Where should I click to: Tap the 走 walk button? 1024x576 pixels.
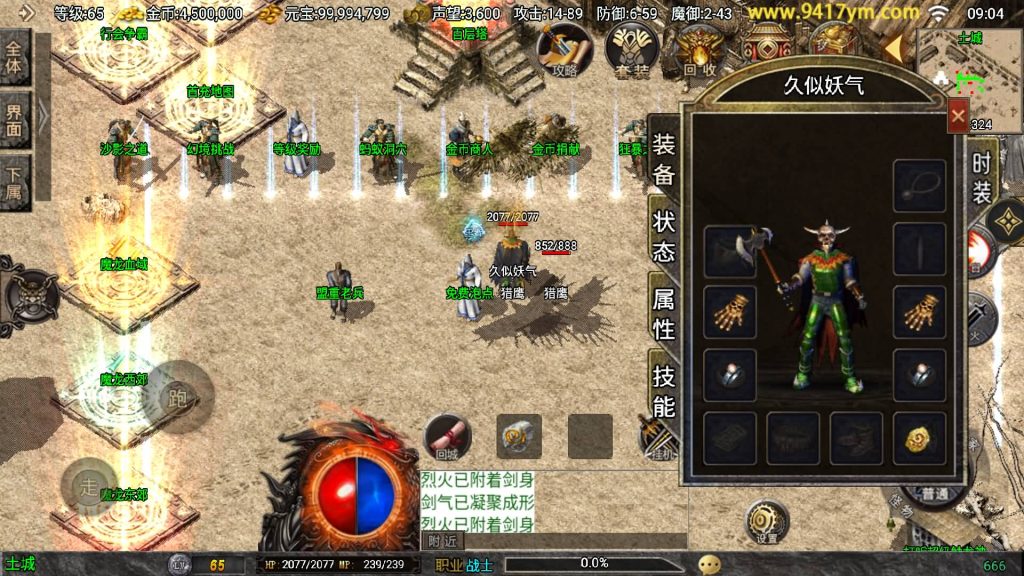click(x=88, y=489)
